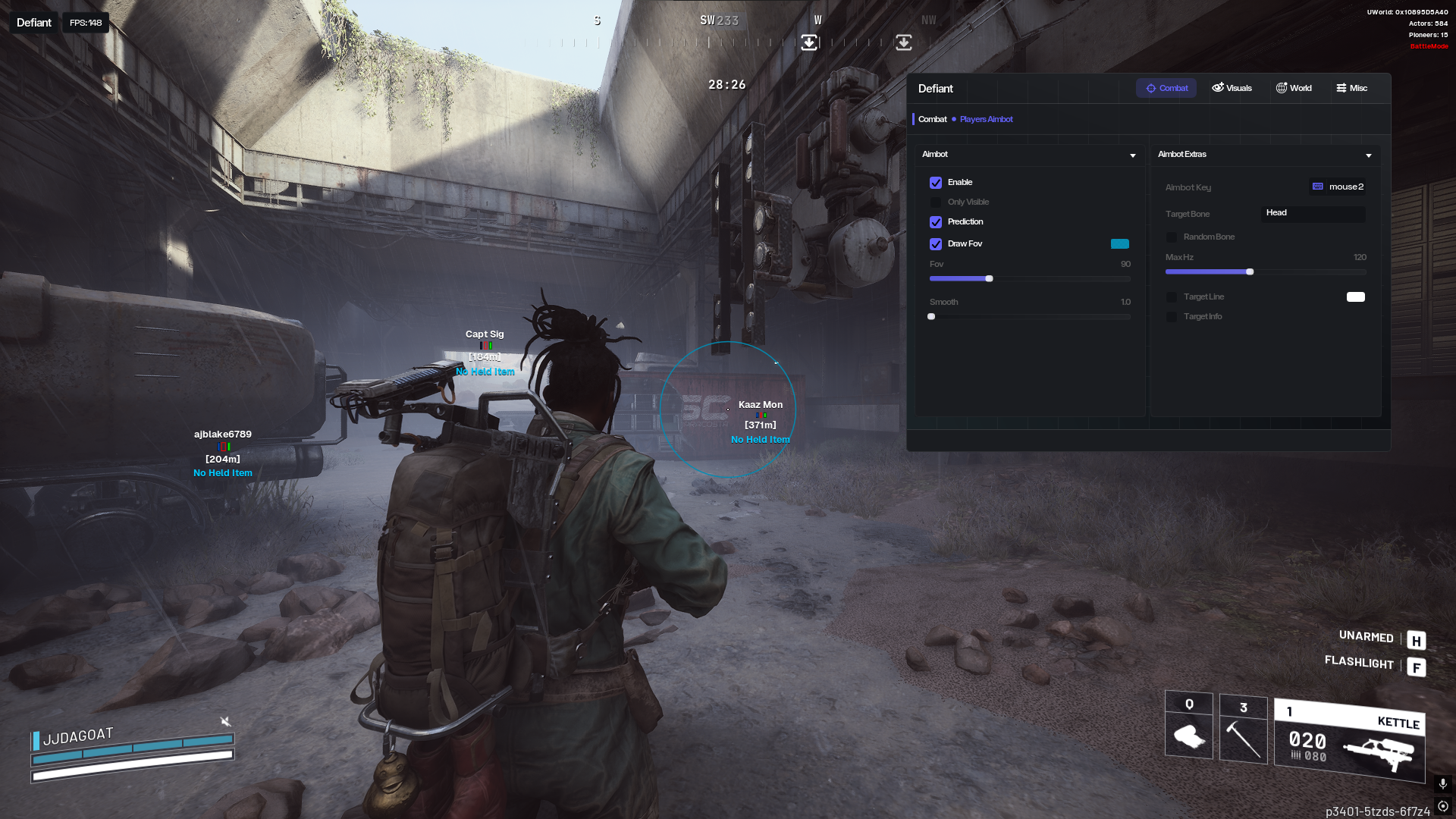The image size is (1456, 819).
Task: Click the Combat tab
Action: pos(1166,88)
